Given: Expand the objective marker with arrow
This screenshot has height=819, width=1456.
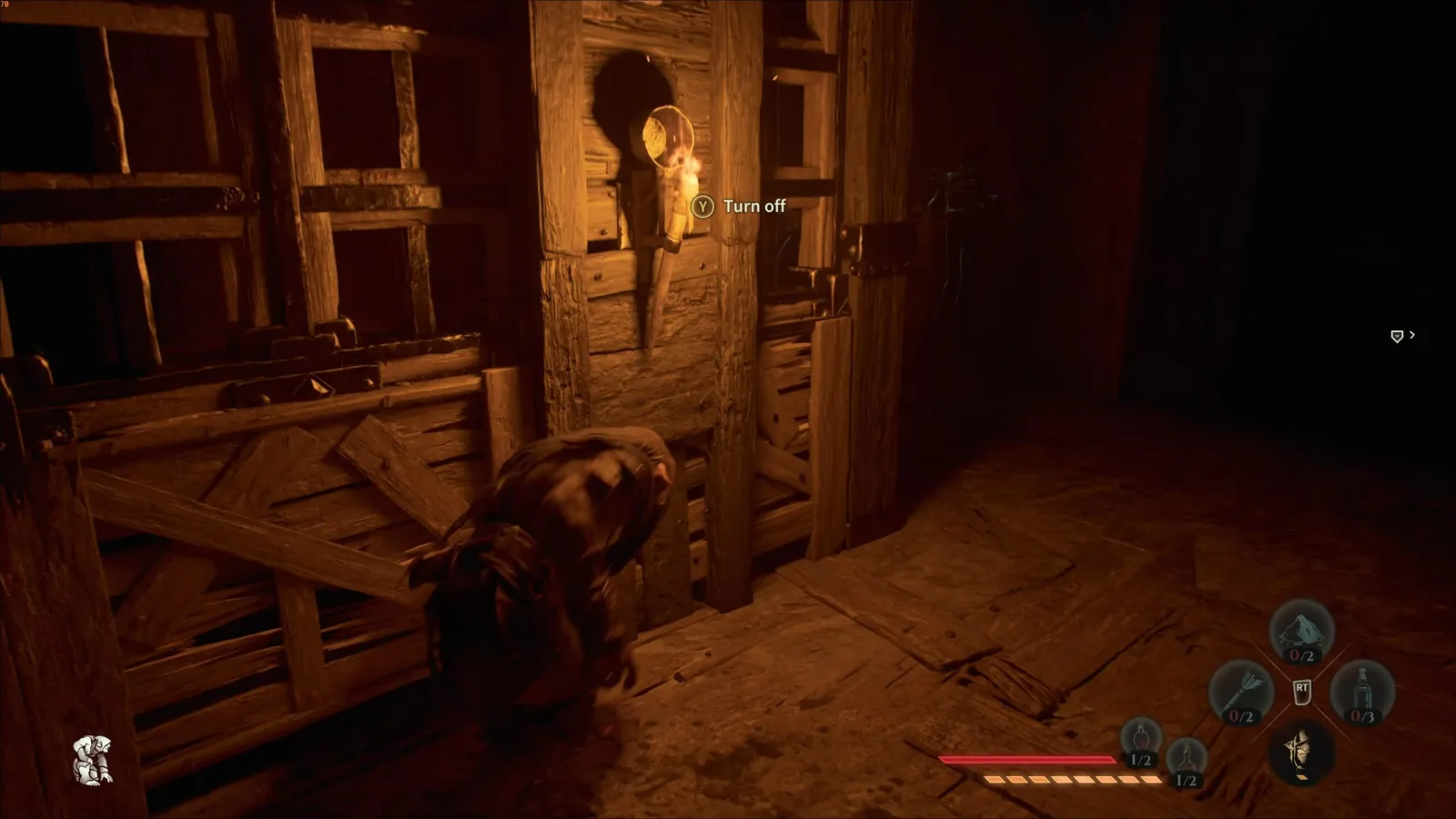Looking at the screenshot, I should (1402, 336).
